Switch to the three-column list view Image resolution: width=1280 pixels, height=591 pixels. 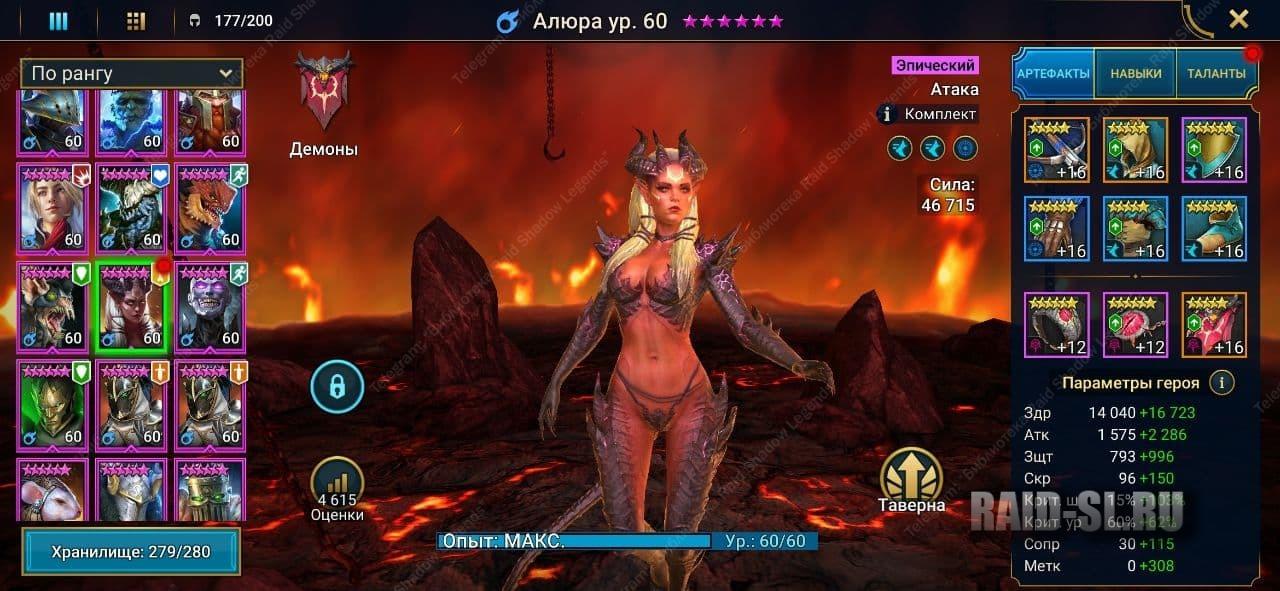point(59,20)
